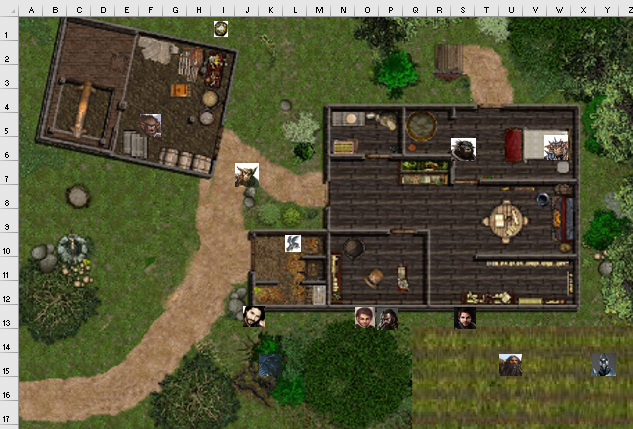
Task: Click the row 1 header
Action: [9, 34]
